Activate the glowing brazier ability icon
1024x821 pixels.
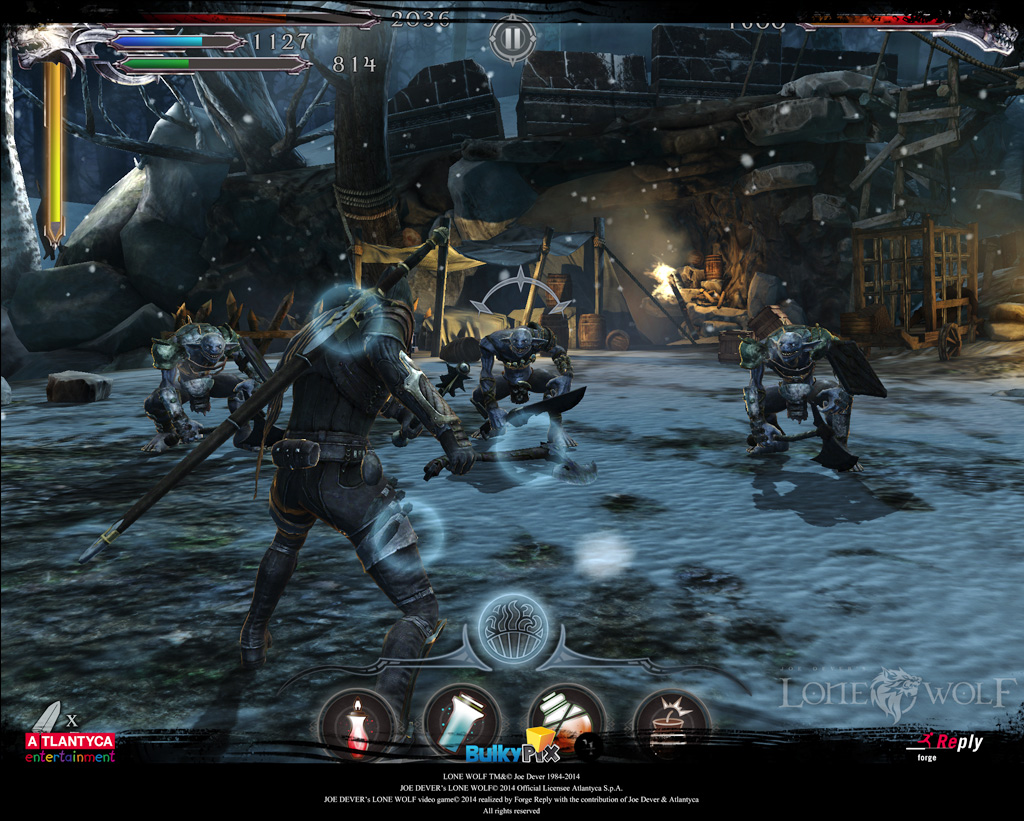(x=512, y=627)
